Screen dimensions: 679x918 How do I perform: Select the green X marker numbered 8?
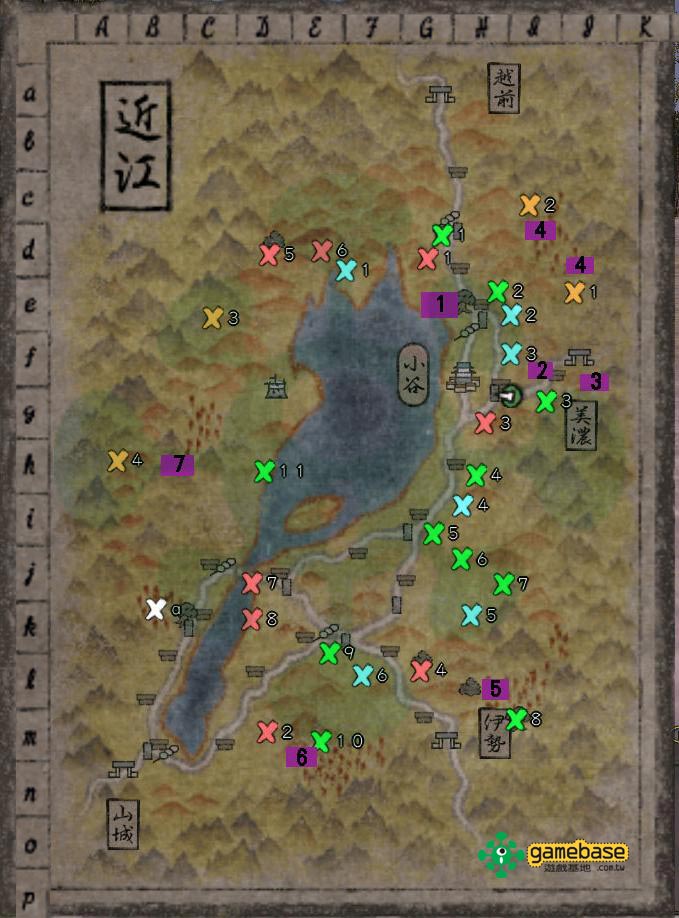tap(516, 718)
